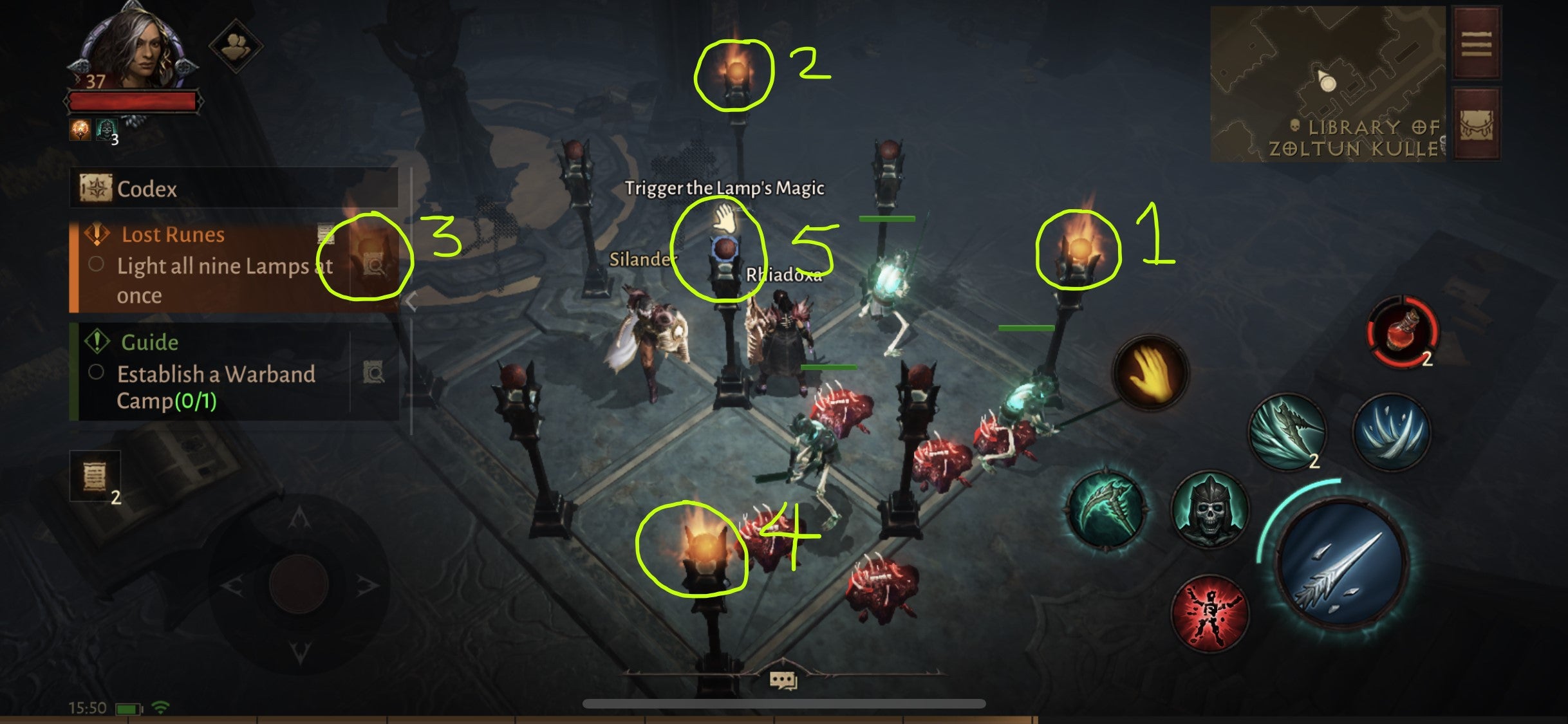Image resolution: width=1568 pixels, height=724 pixels.
Task: Tap the Trigger the Lamp's Magic prompt
Action: [x=725, y=189]
